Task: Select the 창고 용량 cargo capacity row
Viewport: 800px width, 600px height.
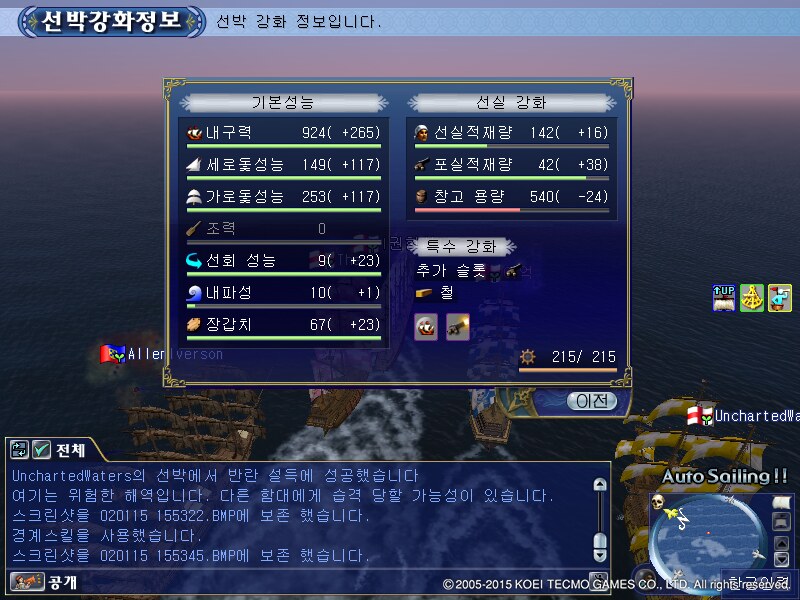Action: [512, 197]
